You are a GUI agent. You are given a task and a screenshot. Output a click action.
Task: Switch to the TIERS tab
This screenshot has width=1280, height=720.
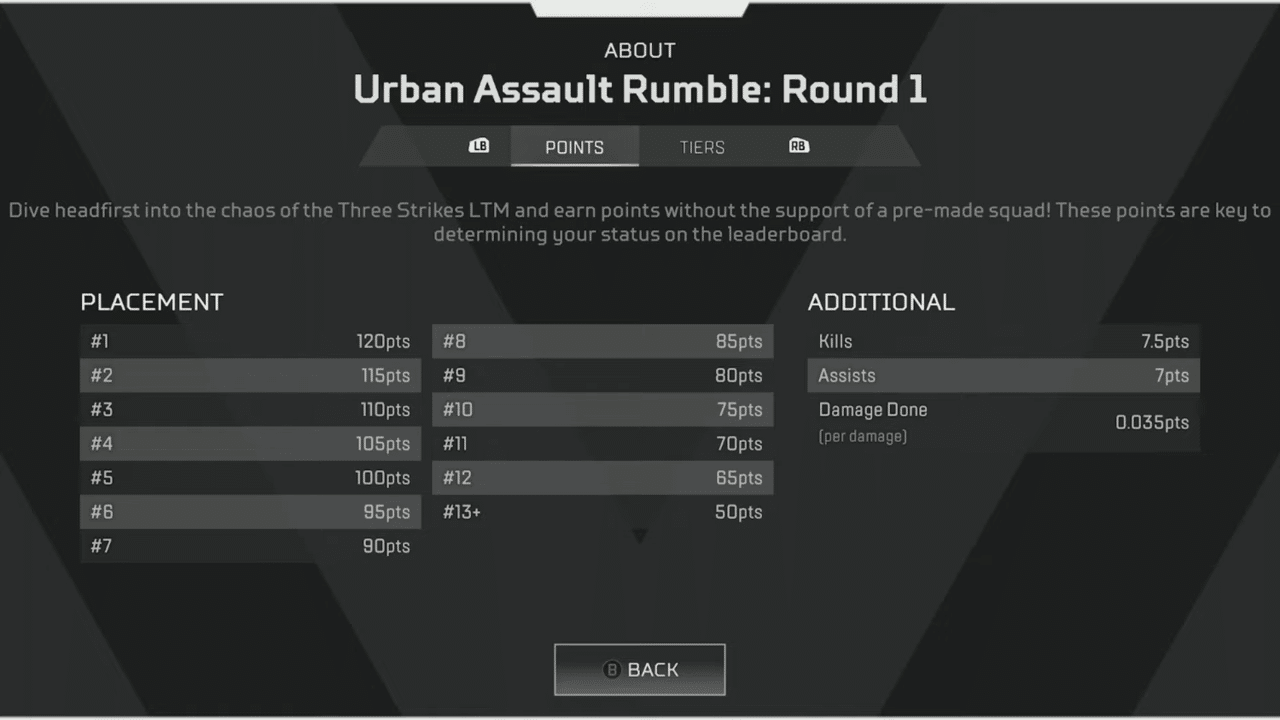tap(702, 147)
